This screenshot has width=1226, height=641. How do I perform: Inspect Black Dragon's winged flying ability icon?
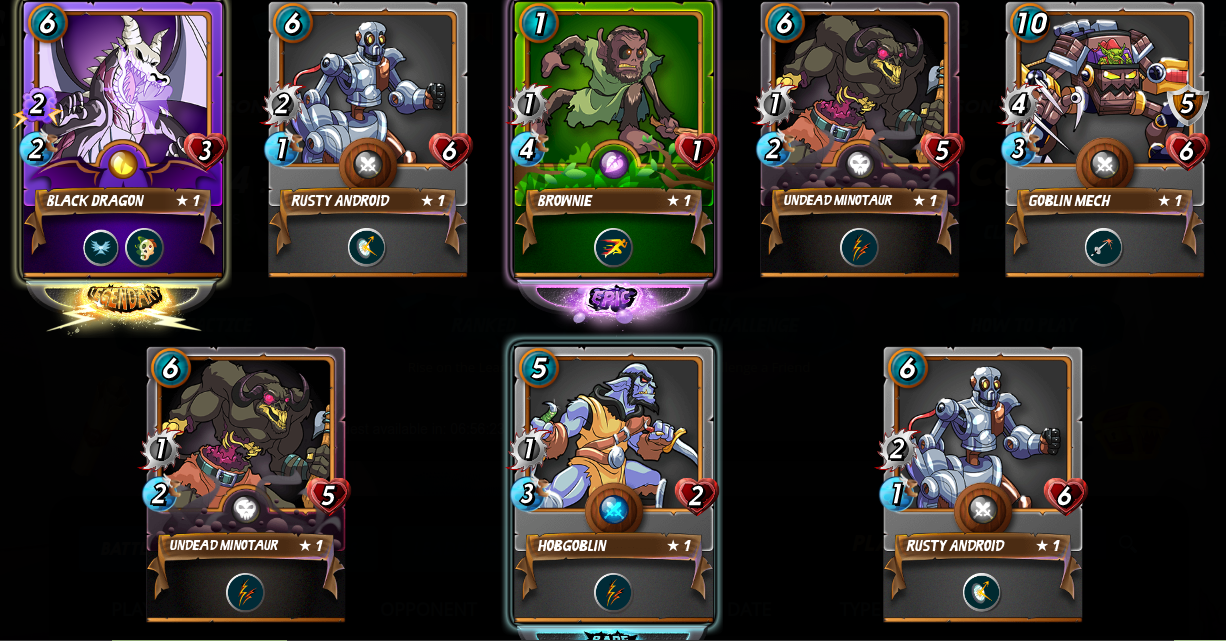click(x=101, y=247)
